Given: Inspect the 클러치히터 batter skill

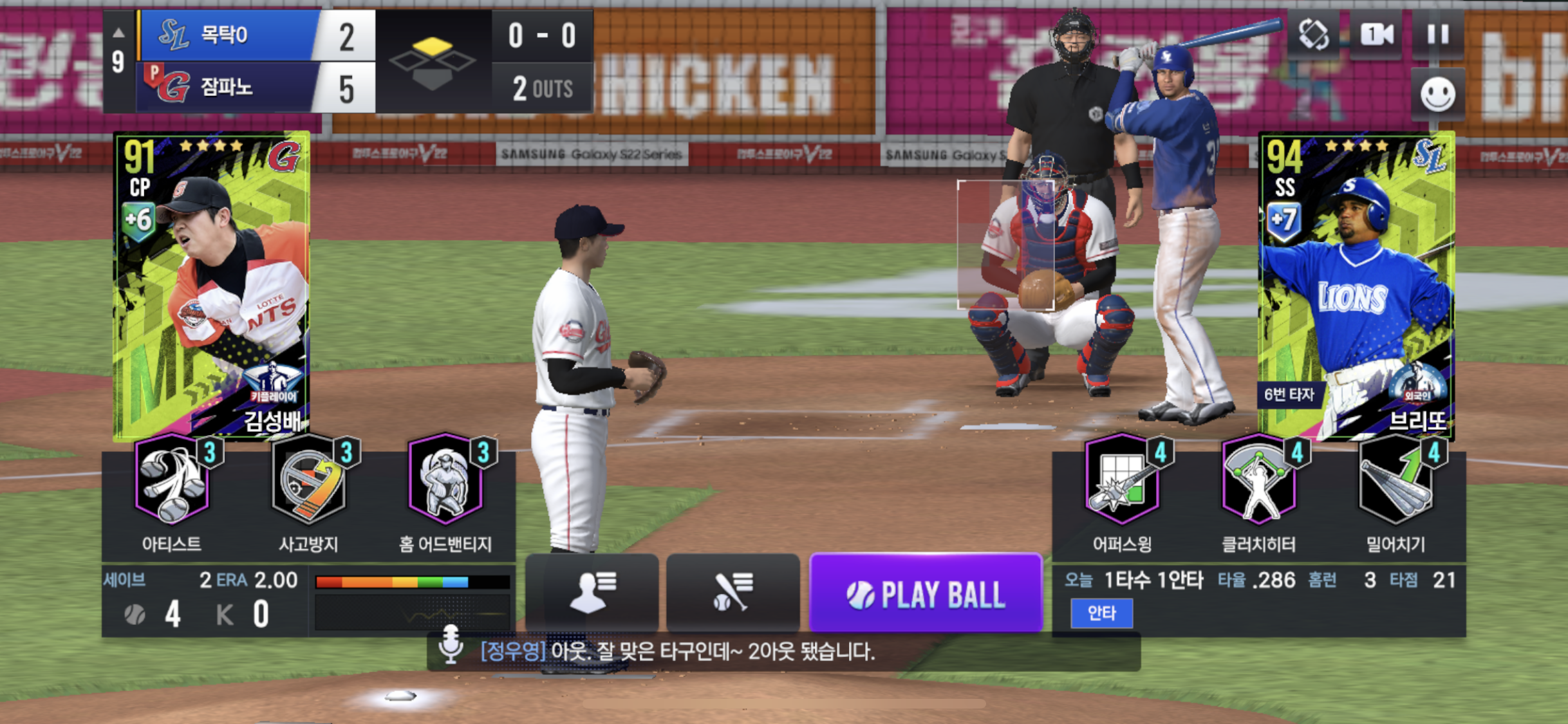Looking at the screenshot, I should coord(1259,479).
